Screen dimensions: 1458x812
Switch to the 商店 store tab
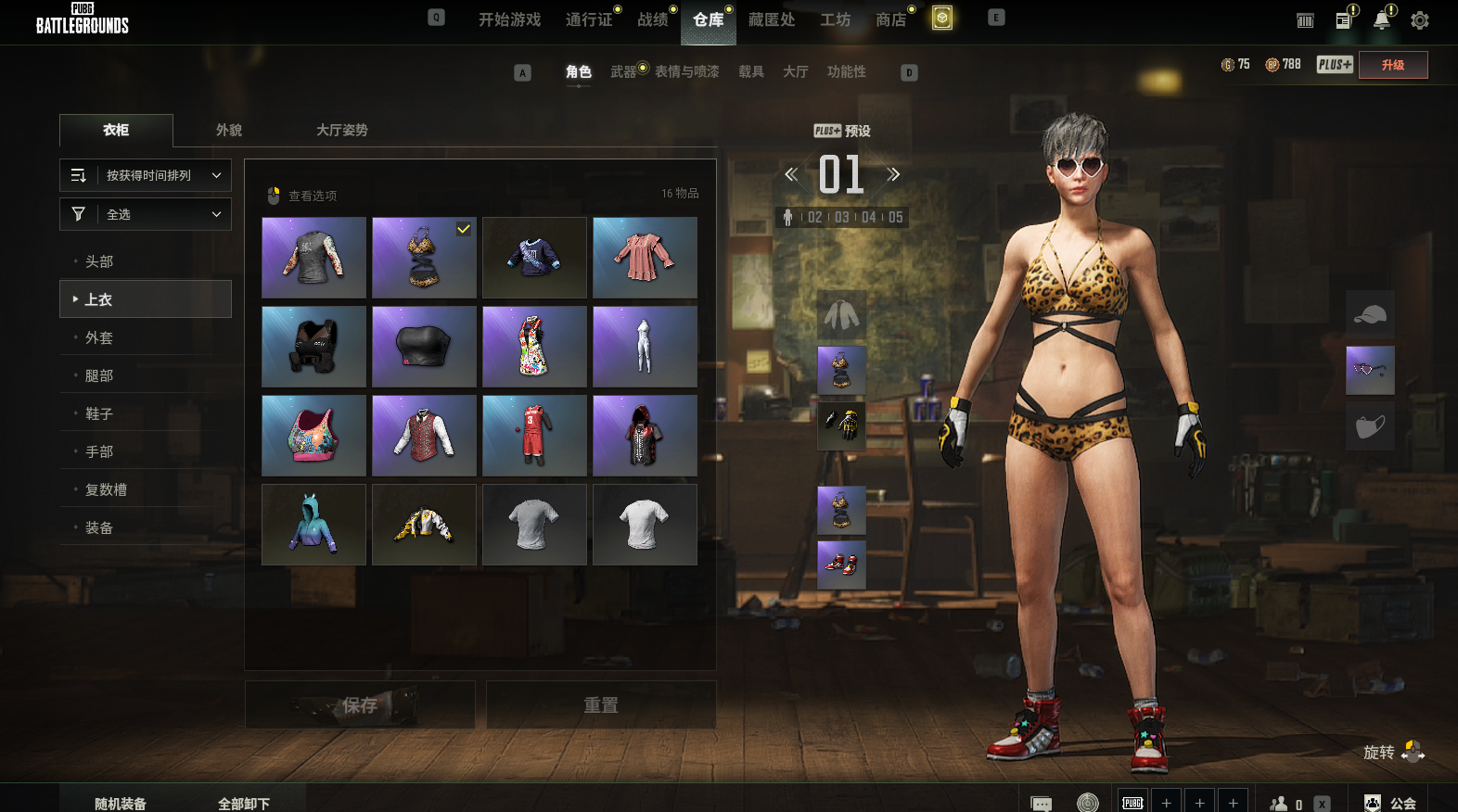point(891,19)
